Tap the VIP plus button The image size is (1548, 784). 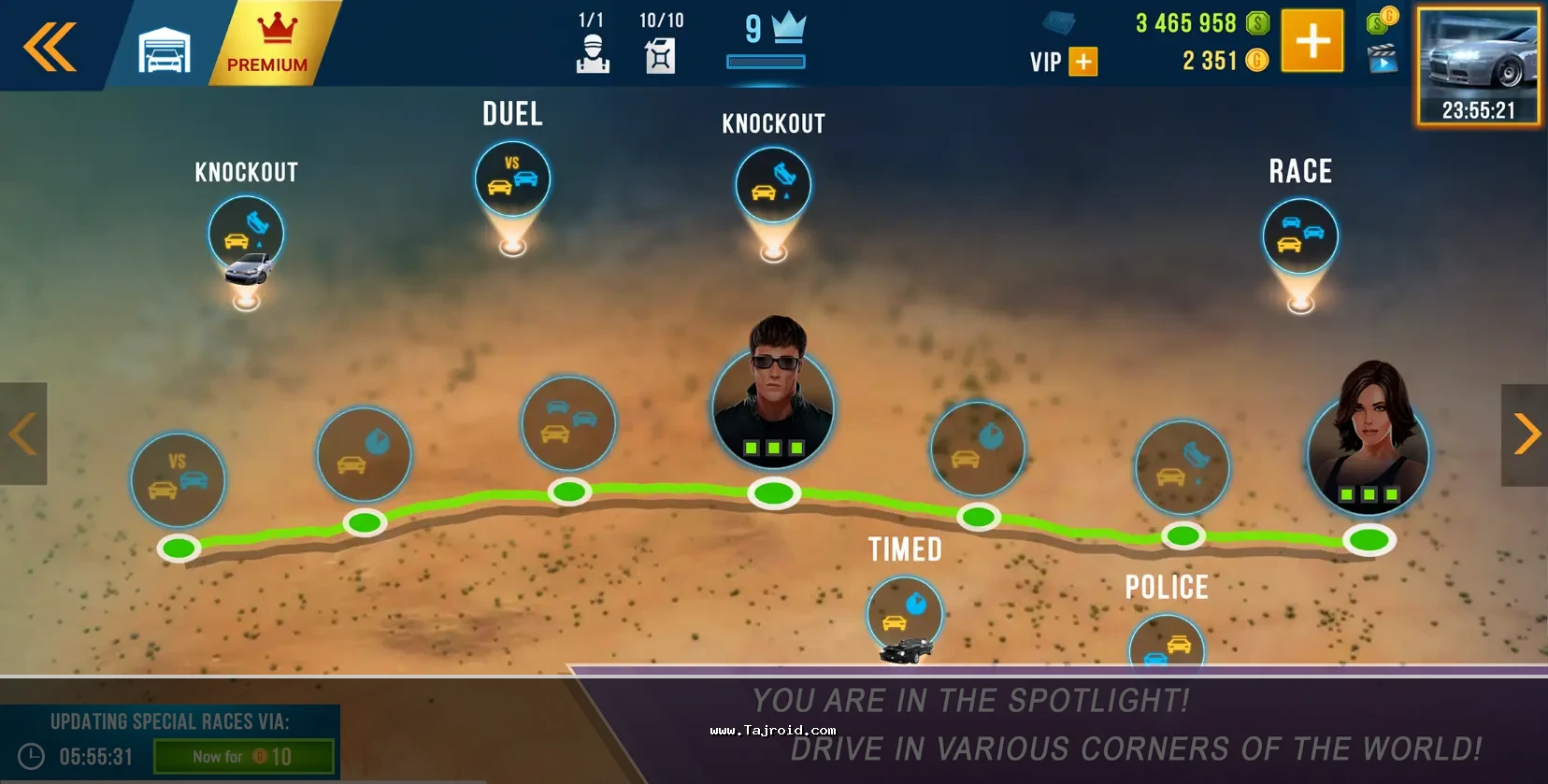pyautogui.click(x=1082, y=62)
